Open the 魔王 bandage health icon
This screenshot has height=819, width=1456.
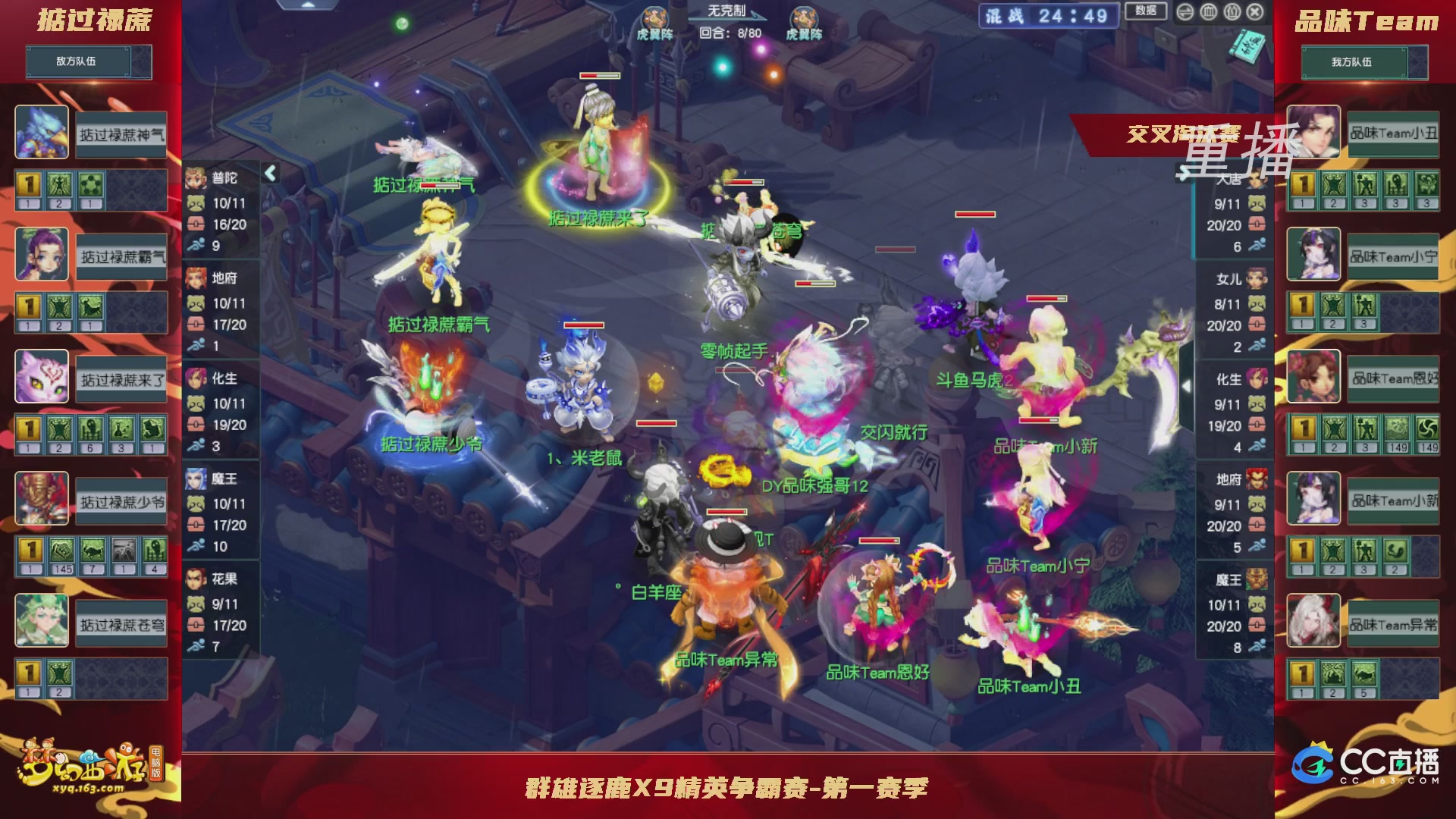196,524
